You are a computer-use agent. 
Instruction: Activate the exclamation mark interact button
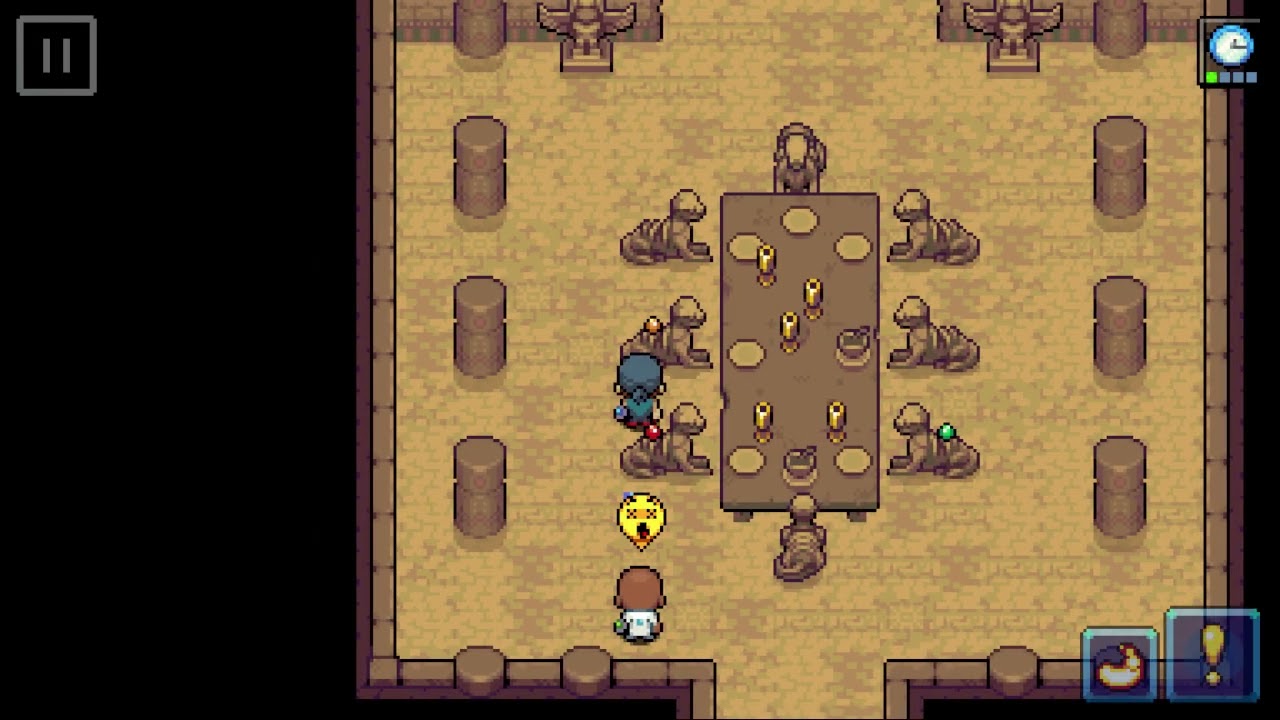coord(1212,656)
